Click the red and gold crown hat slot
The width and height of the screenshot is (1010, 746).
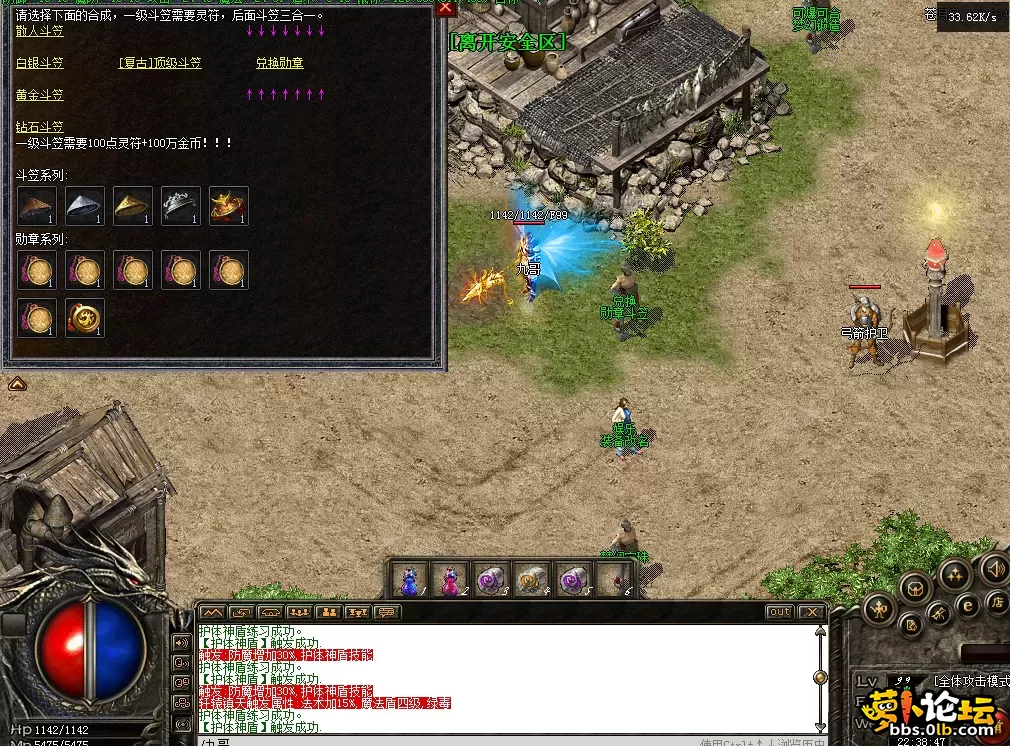229,206
